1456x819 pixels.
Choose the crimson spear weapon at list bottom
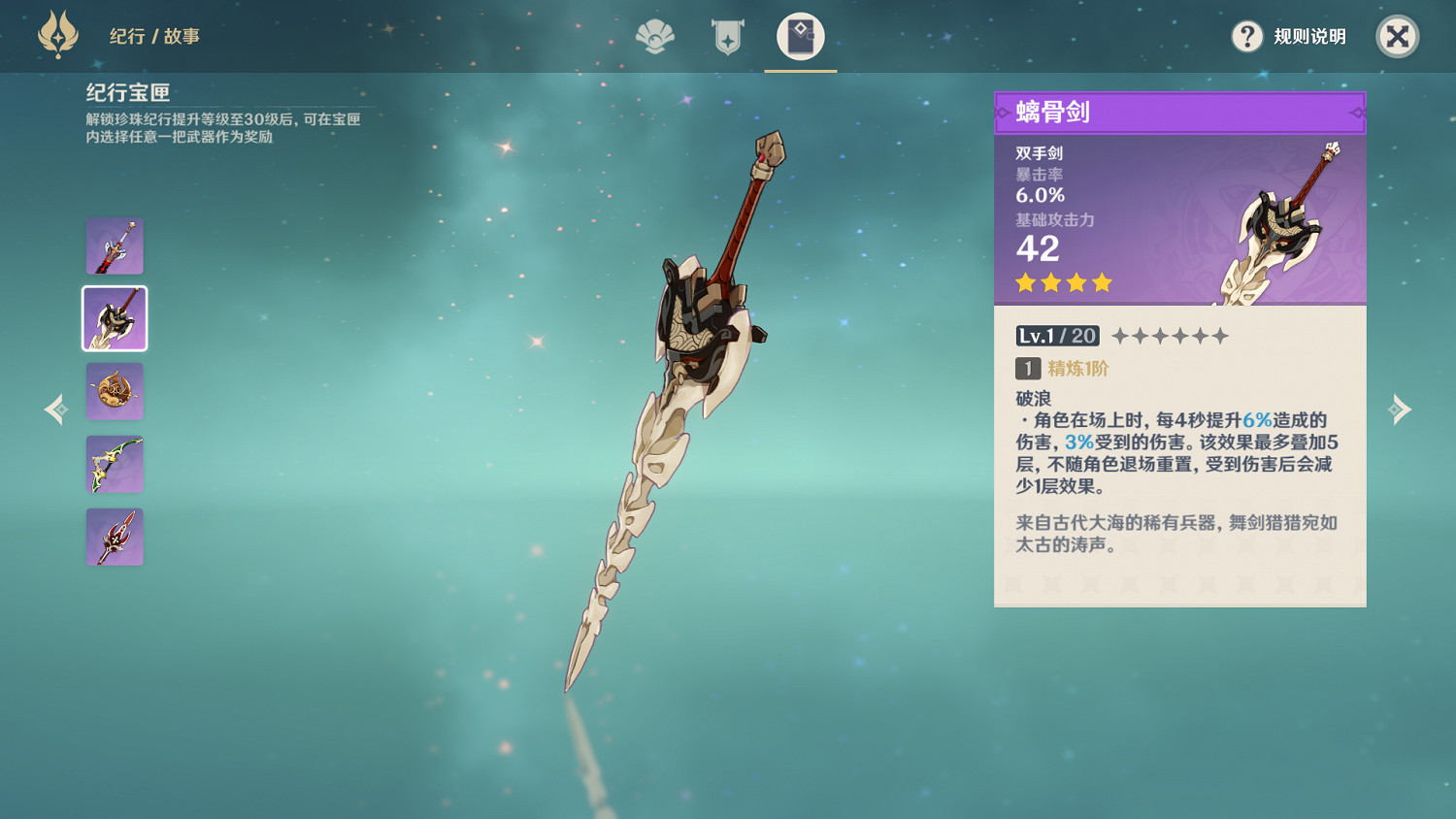(115, 537)
